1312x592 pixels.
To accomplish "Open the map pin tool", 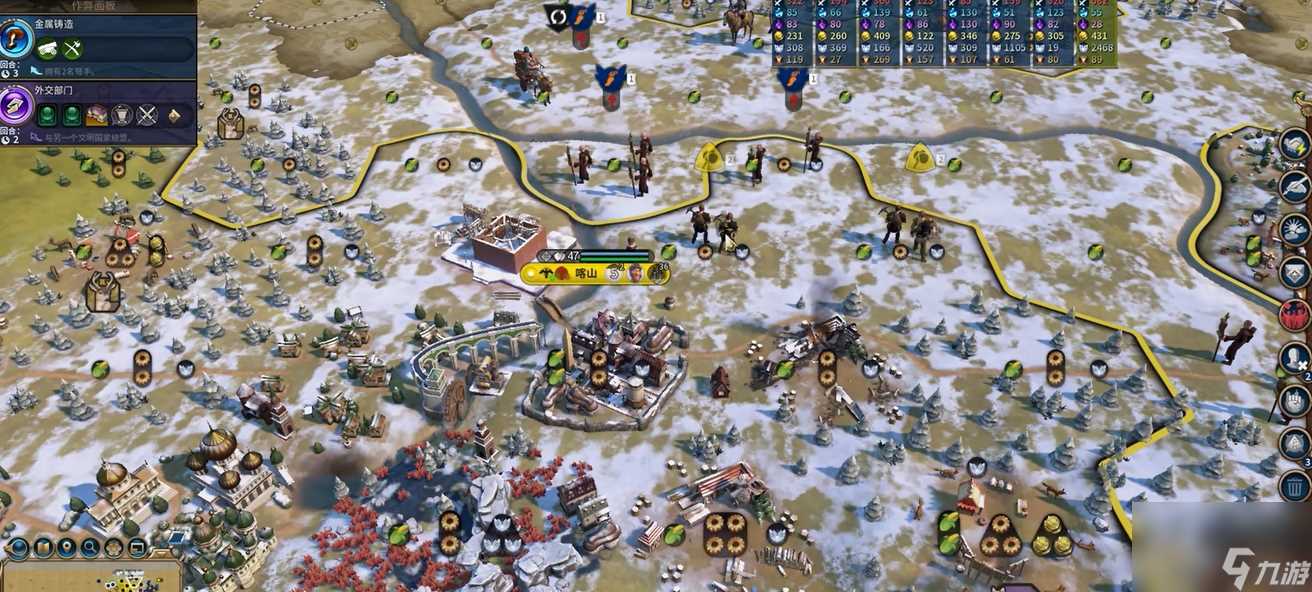I will click(66, 547).
